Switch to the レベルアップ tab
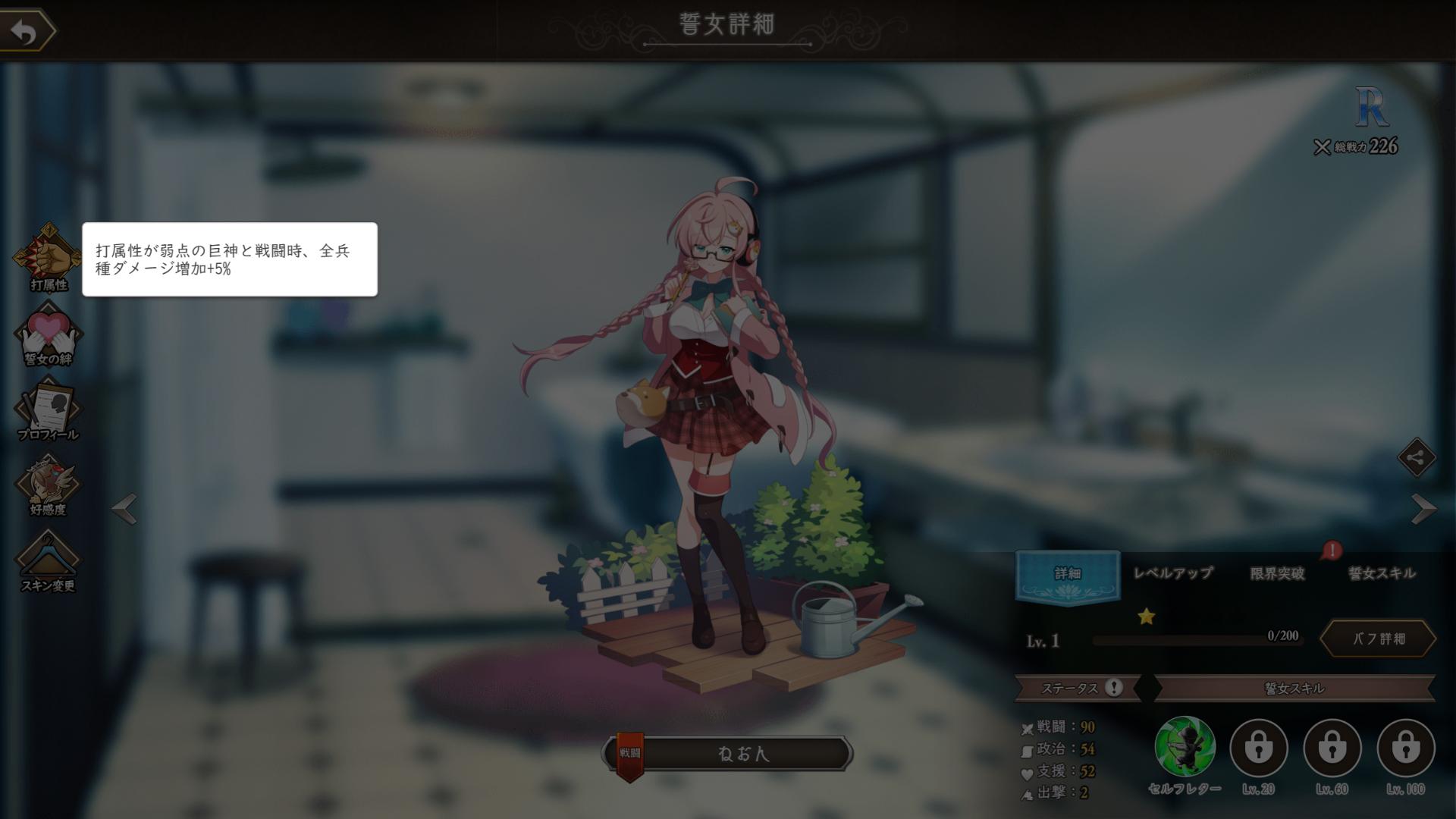 point(1172,574)
